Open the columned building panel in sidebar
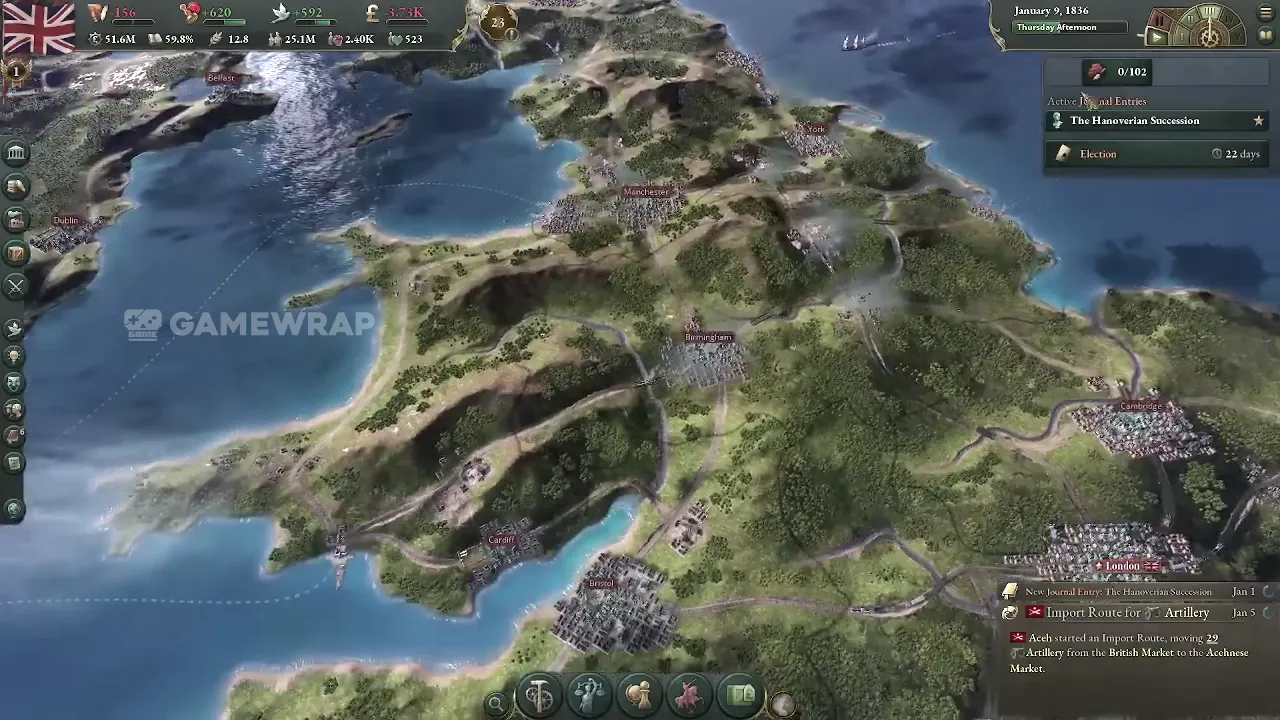Viewport: 1280px width, 720px height. (16, 153)
